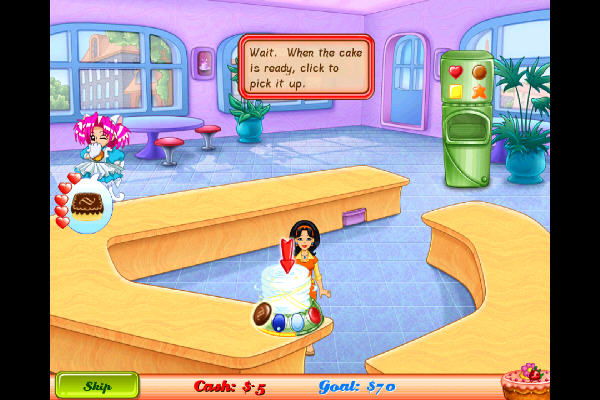Click the customer's chocolate cake order bubble
600x400 pixels.
pyautogui.click(x=89, y=205)
